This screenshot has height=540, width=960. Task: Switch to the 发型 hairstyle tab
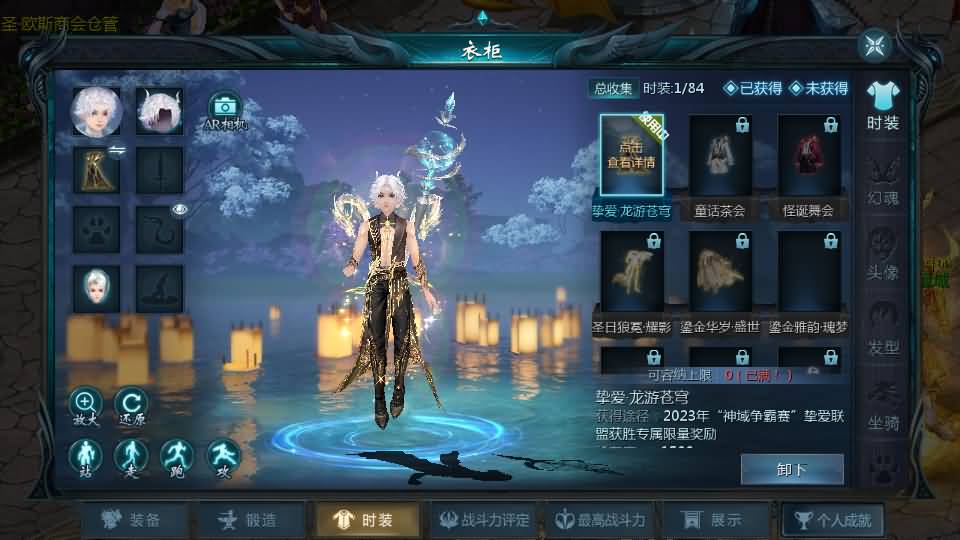[883, 330]
